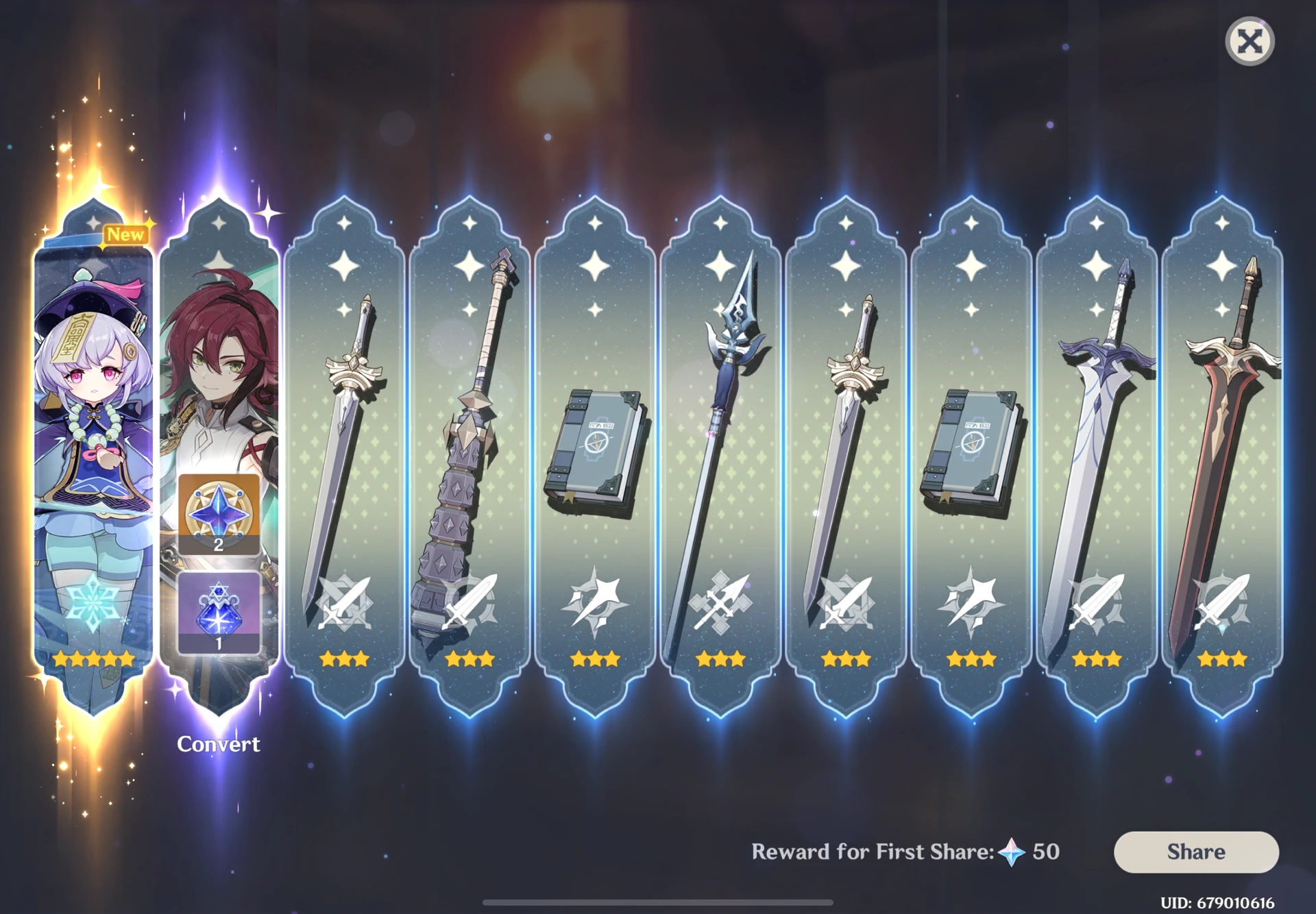Screen dimensions: 1316x914
Task: Click the catalyst emblem on the Magic Guide card
Action: tap(596, 606)
